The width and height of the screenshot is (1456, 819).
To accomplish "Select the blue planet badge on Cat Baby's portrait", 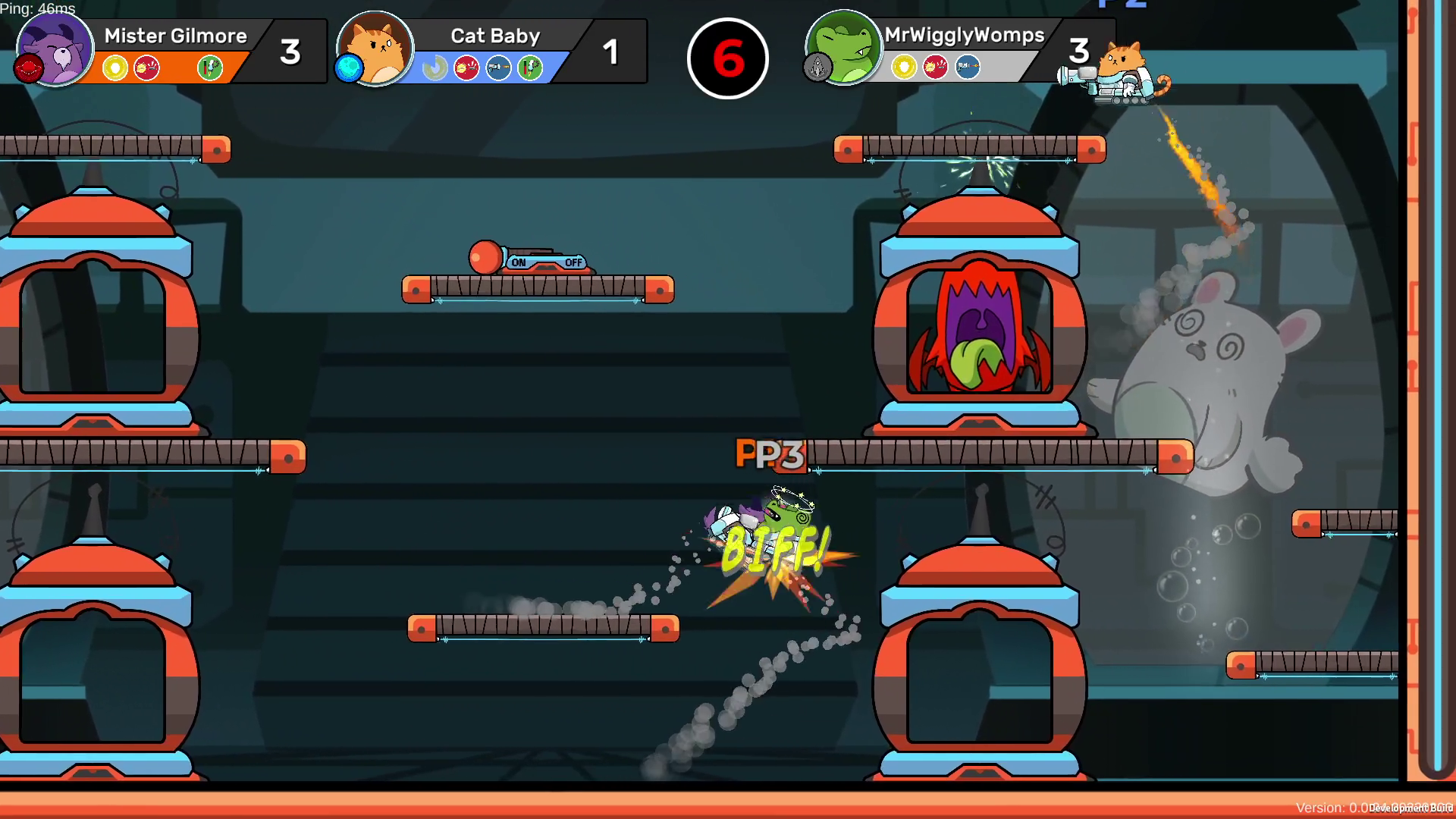I will coord(349,68).
